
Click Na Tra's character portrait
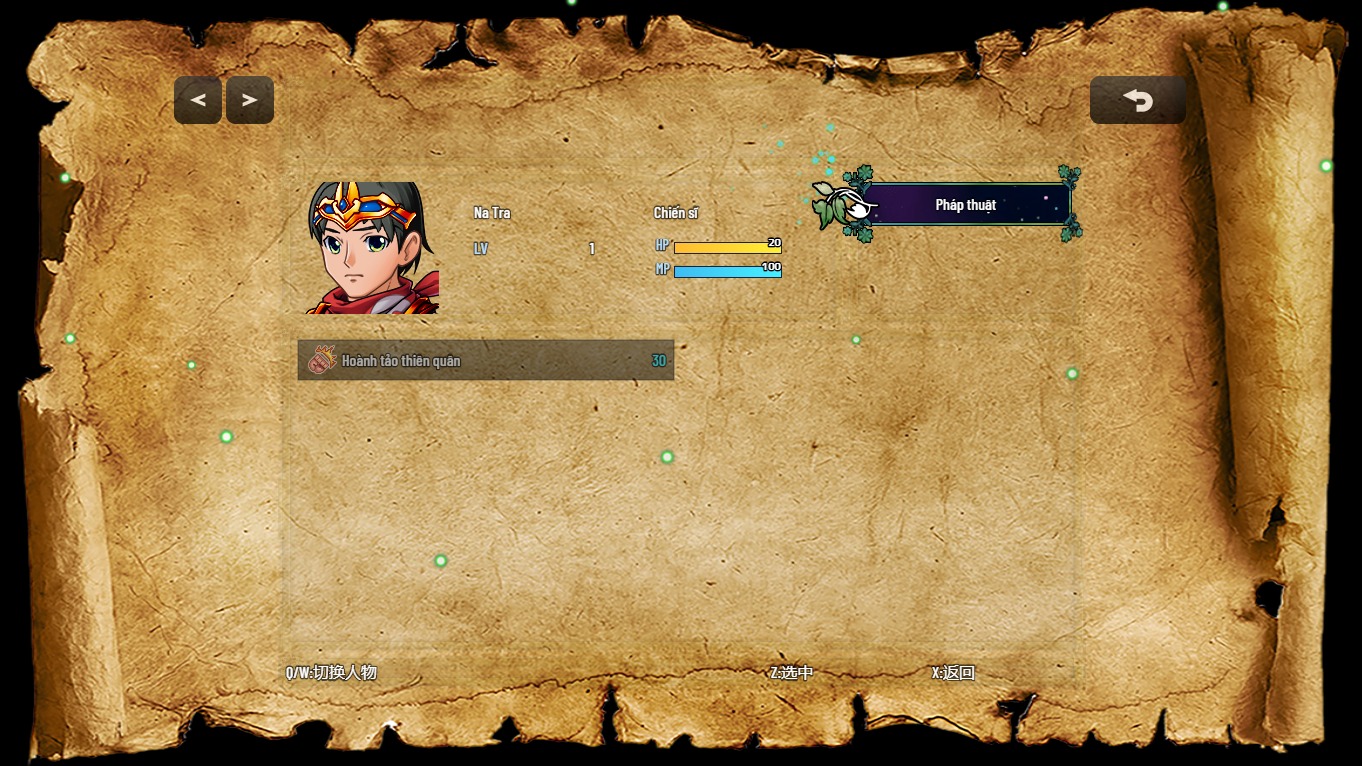373,248
